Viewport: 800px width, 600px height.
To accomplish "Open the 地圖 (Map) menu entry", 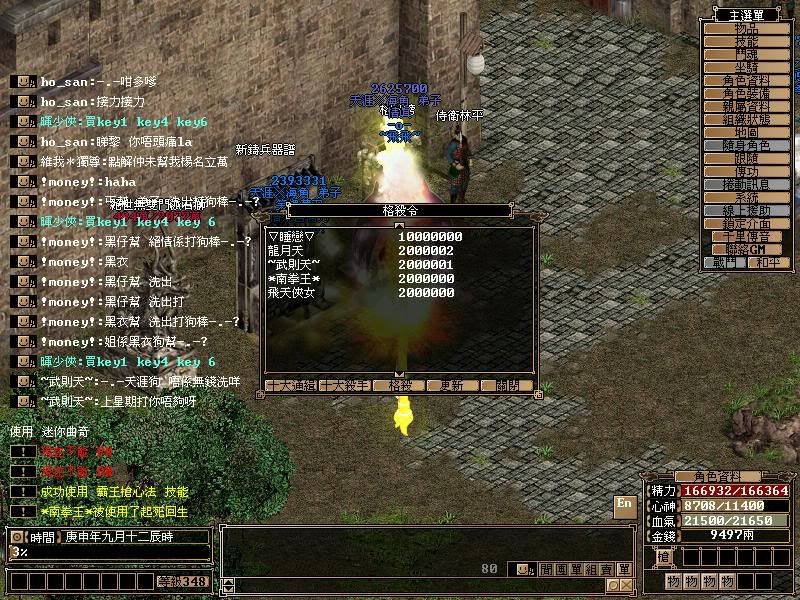I will pyautogui.click(x=746, y=132).
